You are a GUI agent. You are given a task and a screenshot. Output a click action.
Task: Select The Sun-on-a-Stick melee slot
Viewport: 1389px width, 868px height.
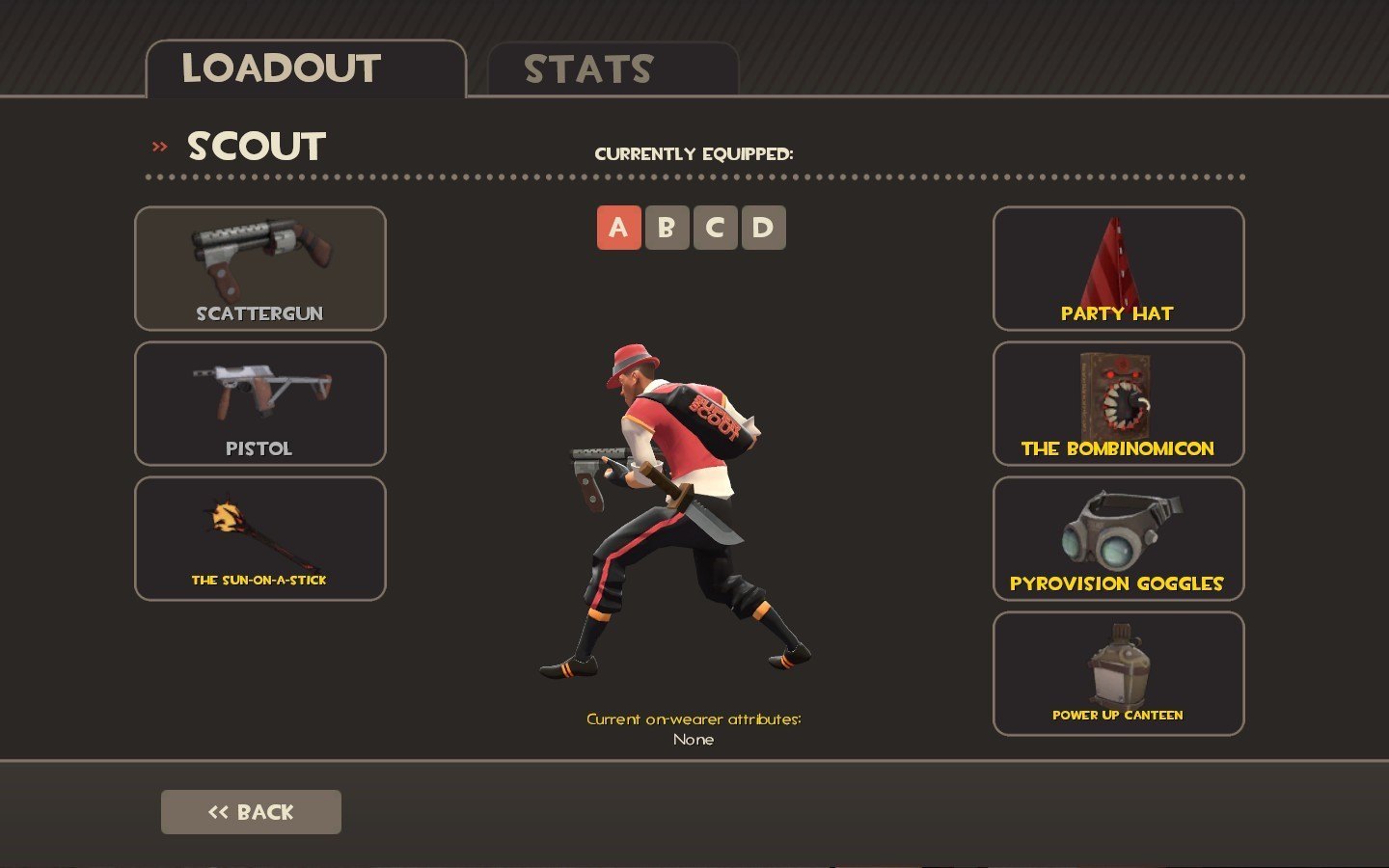[260, 539]
